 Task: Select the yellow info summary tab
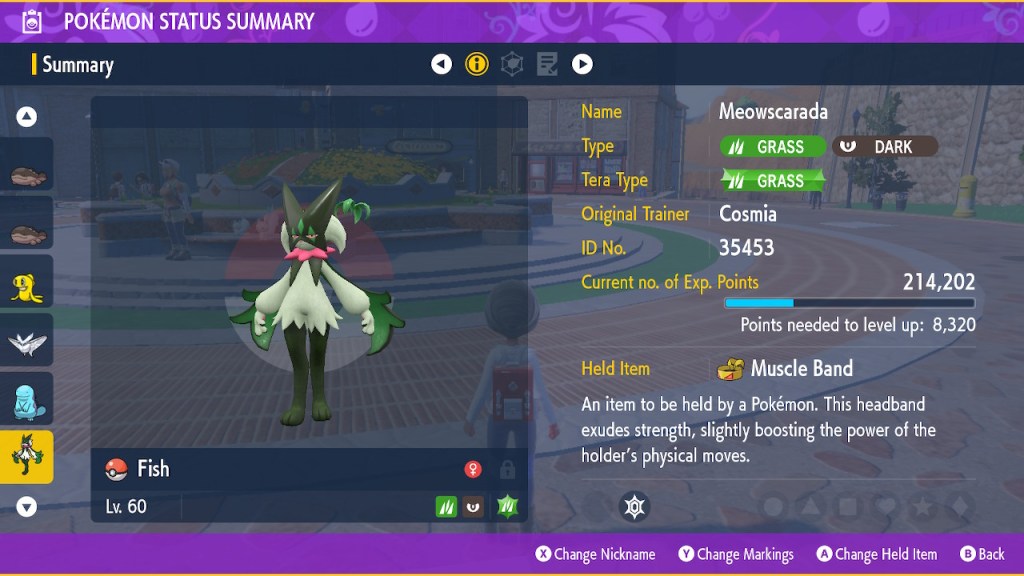pyautogui.click(x=477, y=65)
